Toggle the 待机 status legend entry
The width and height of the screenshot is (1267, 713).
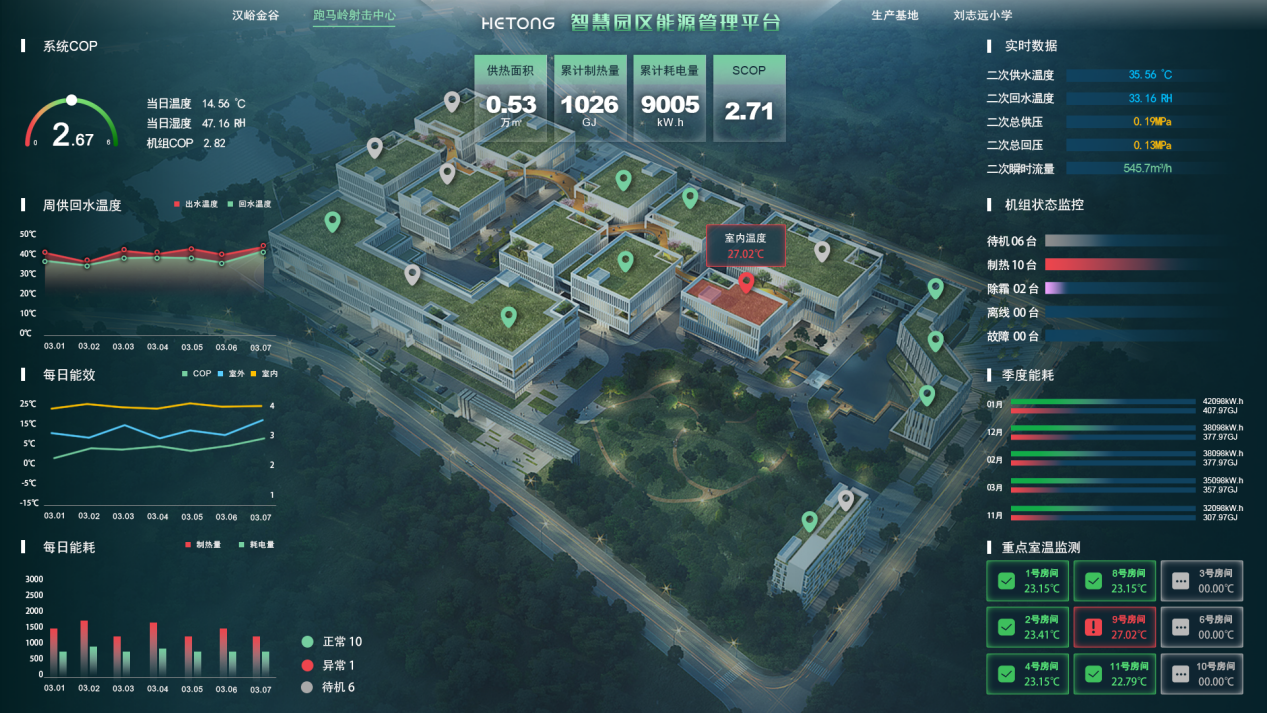tap(329, 687)
